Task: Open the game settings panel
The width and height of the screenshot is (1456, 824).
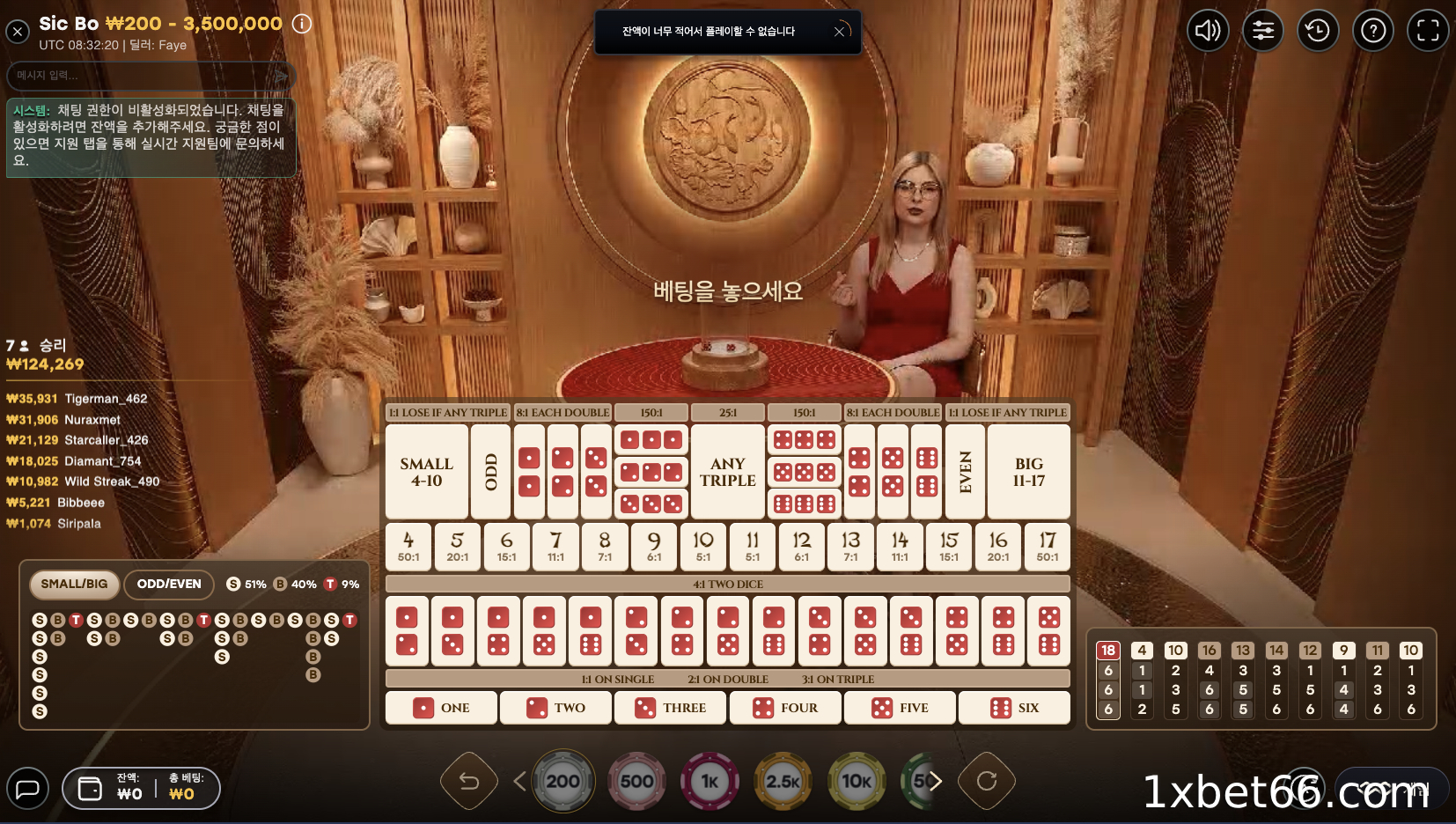Action: [x=1263, y=30]
